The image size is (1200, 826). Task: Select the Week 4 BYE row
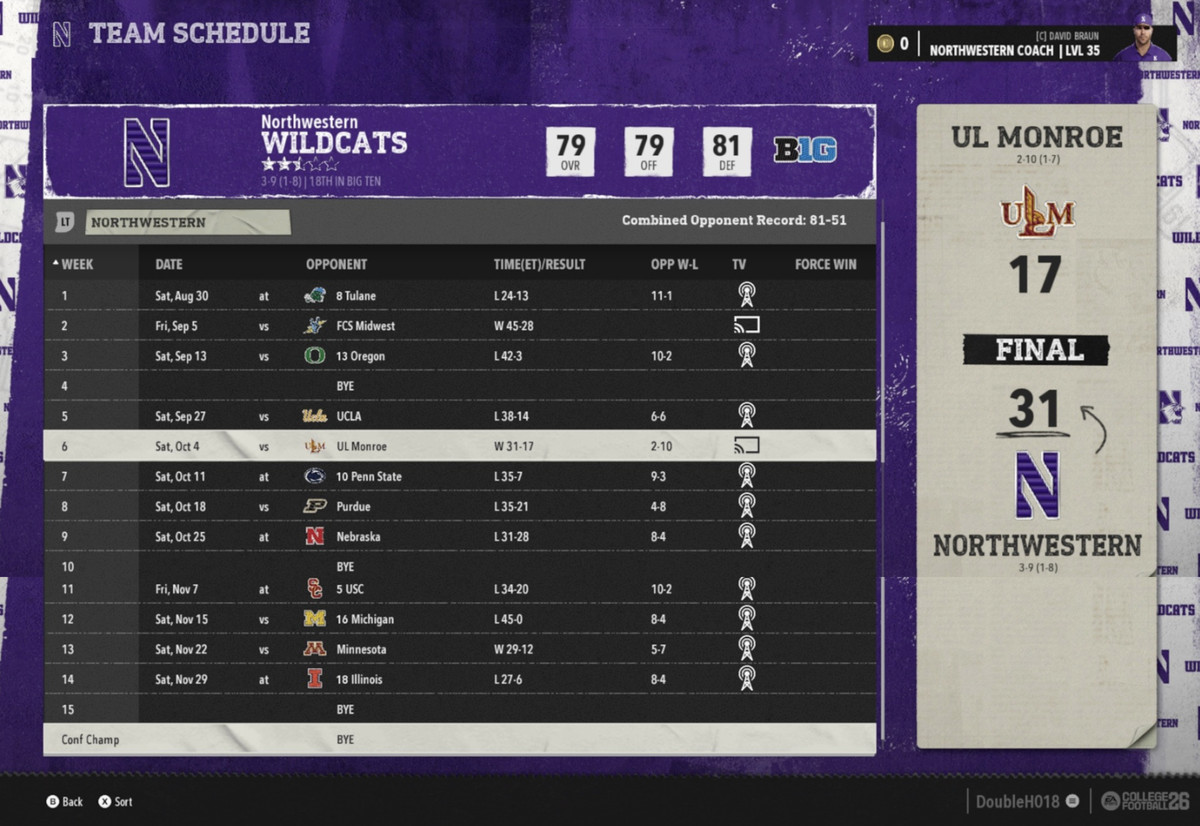pyautogui.click(x=459, y=386)
